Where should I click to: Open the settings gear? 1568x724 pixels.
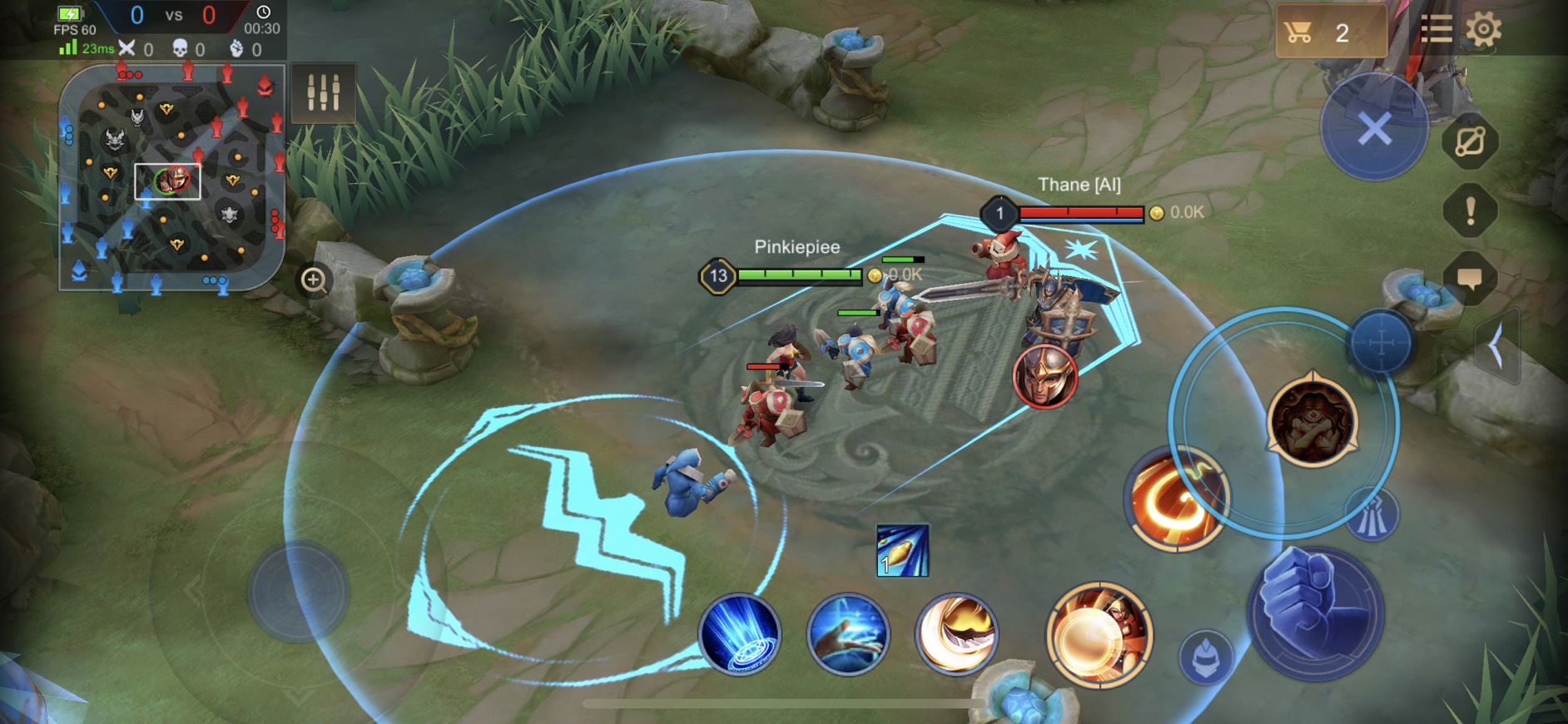[1483, 30]
